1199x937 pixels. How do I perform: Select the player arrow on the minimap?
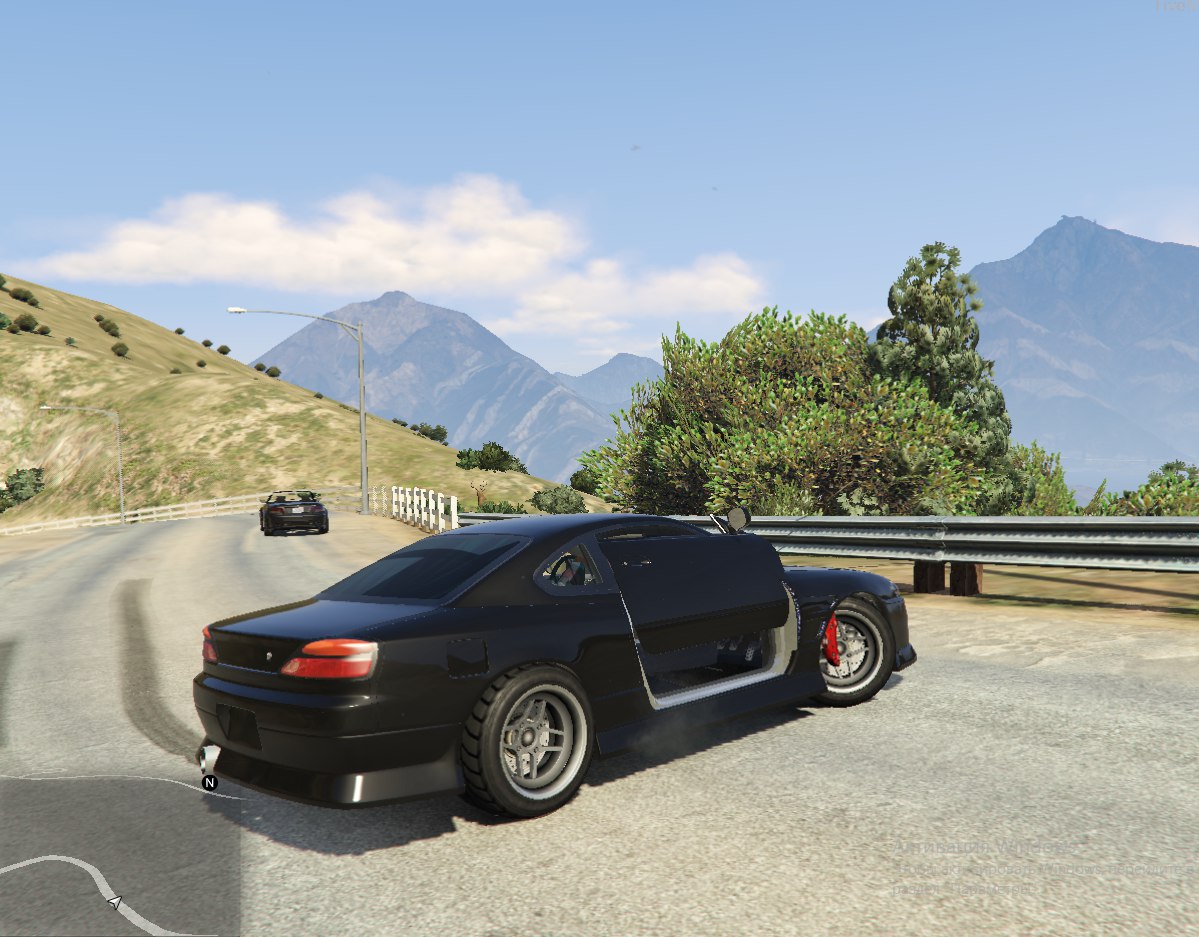(x=114, y=903)
